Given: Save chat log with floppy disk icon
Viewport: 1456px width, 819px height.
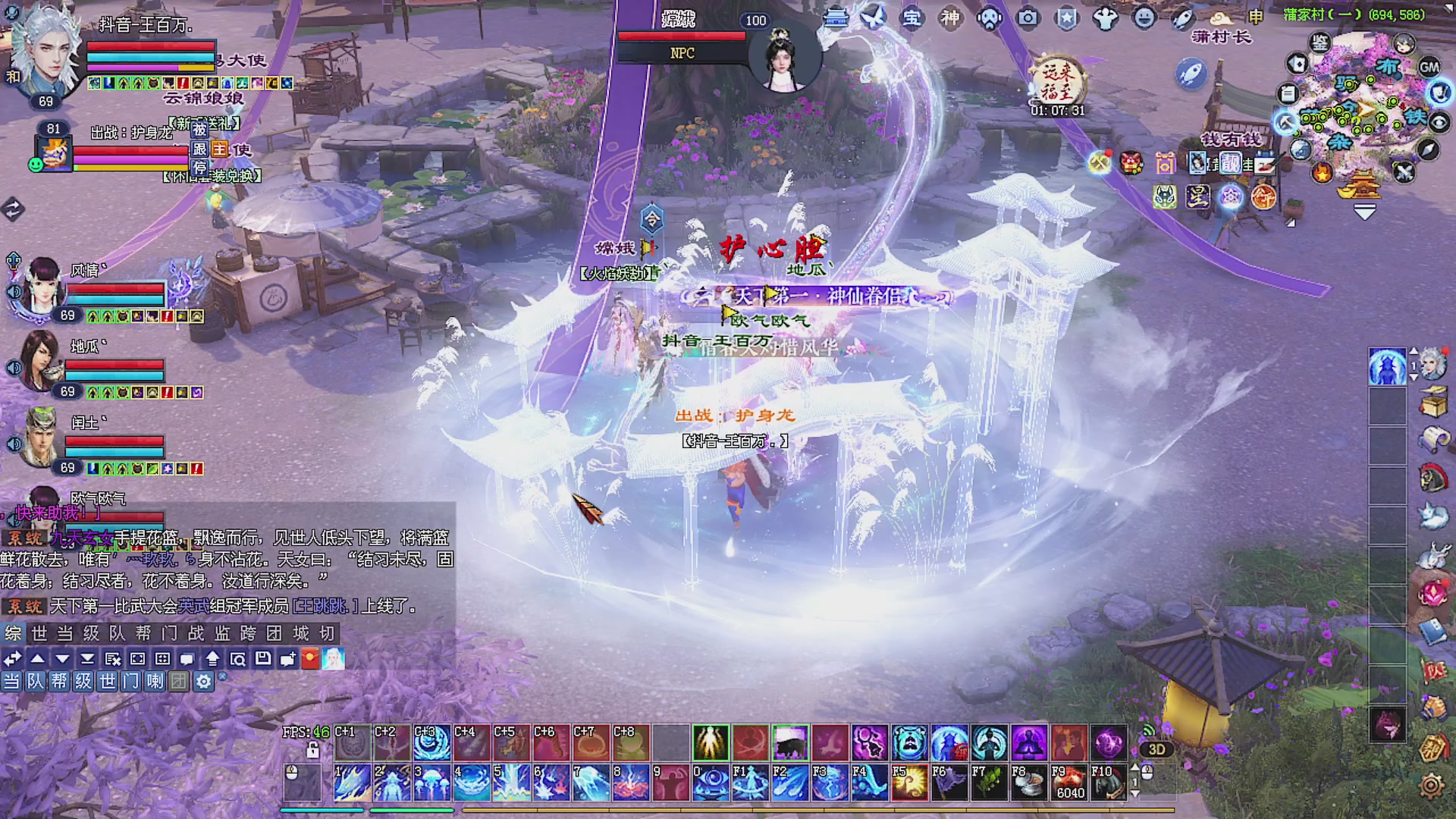Looking at the screenshot, I should click(262, 658).
